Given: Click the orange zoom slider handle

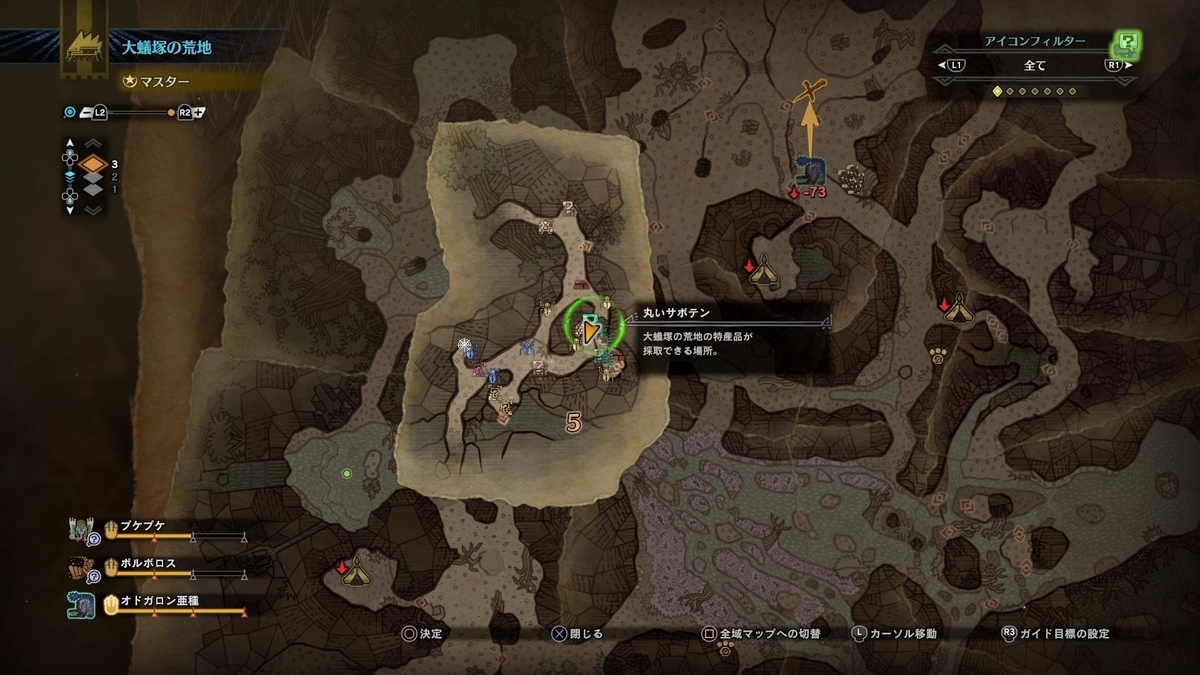Looking at the screenshot, I should pyautogui.click(x=171, y=112).
